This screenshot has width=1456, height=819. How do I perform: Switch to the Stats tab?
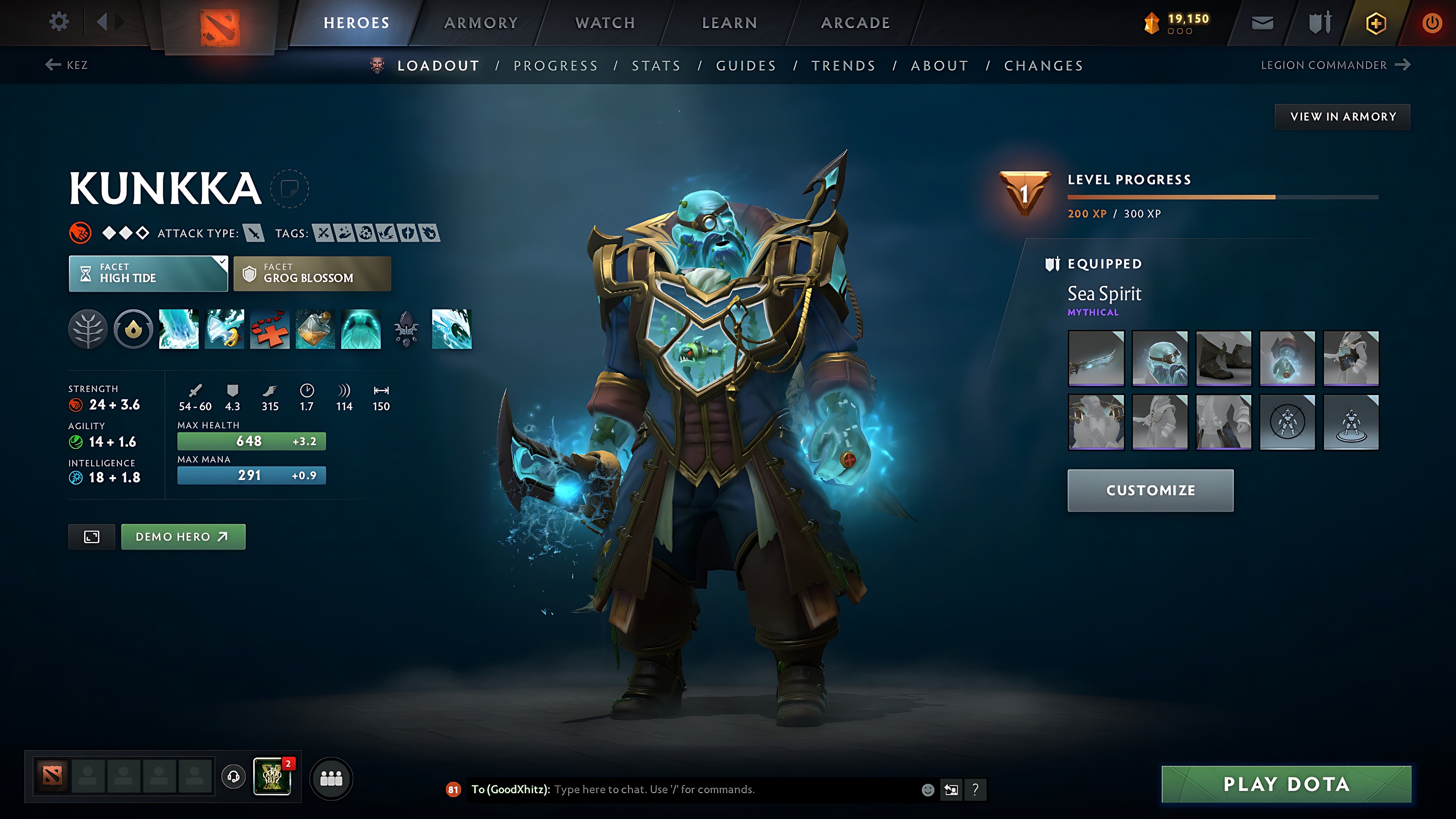656,65
